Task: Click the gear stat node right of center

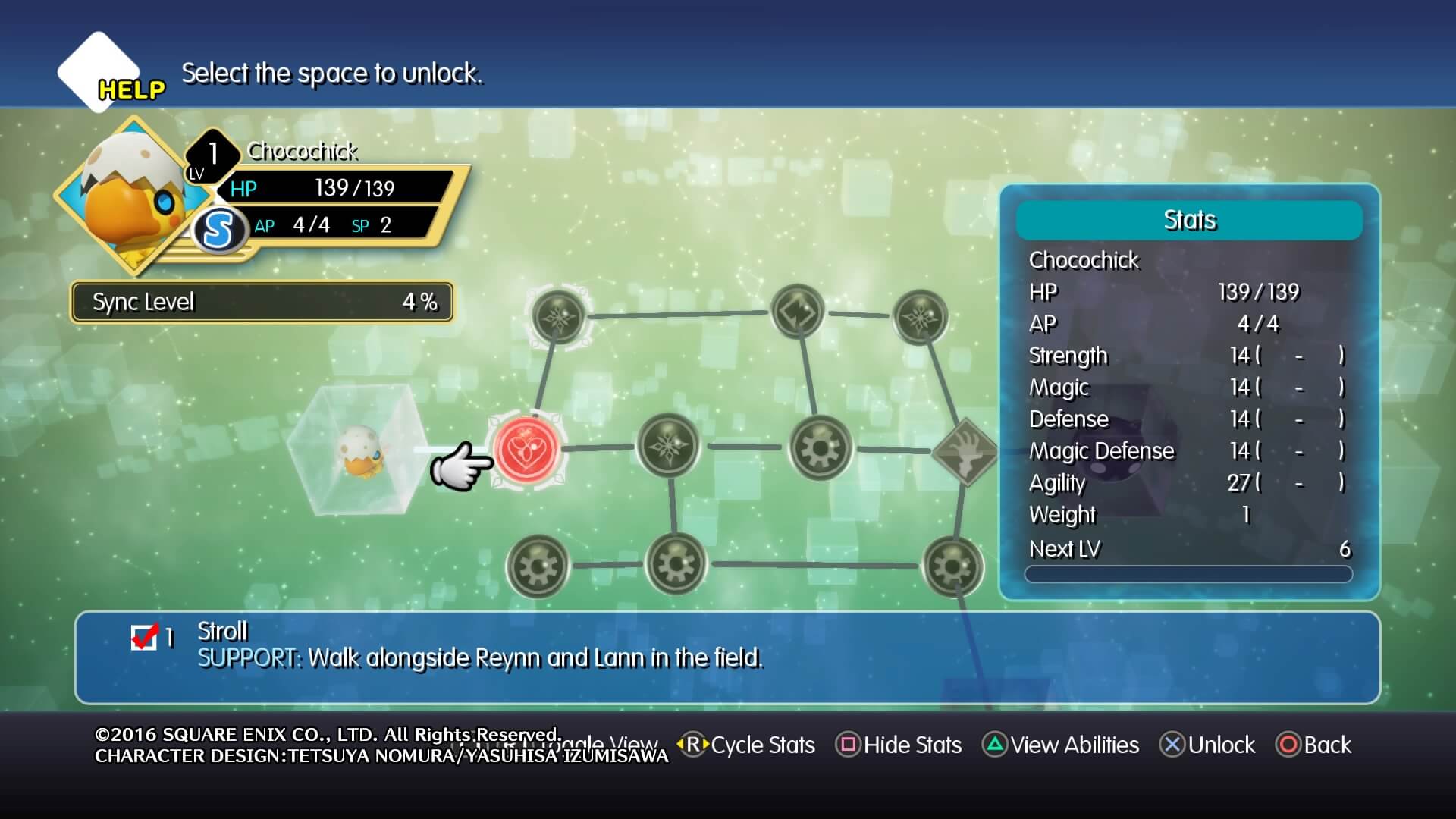Action: 819,447
